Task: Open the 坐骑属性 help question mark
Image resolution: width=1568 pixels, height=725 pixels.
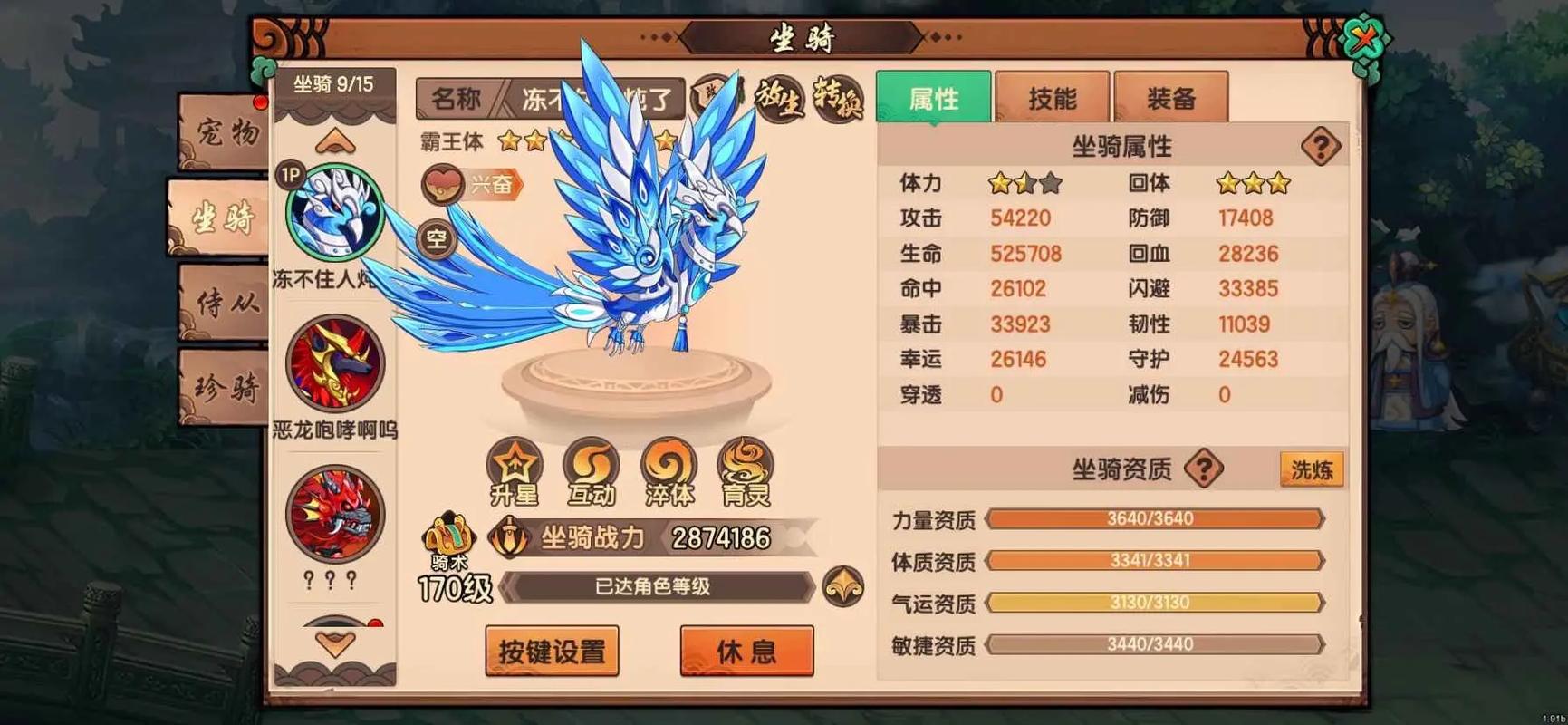Action: (1322, 143)
